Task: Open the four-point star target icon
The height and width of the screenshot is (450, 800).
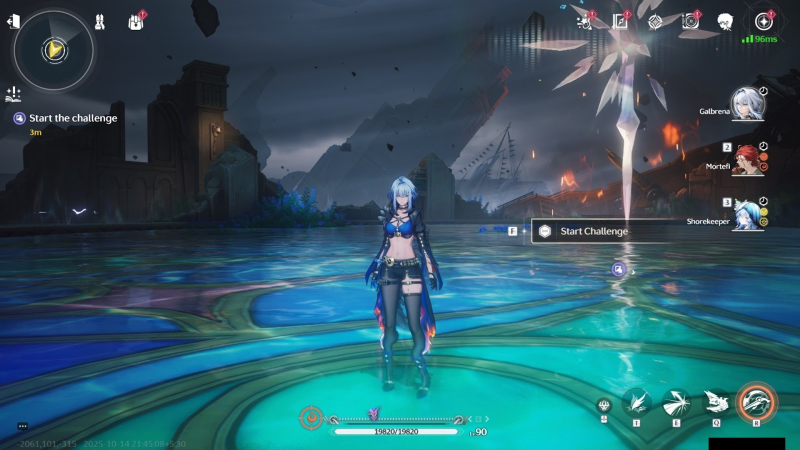Action: (x=655, y=21)
